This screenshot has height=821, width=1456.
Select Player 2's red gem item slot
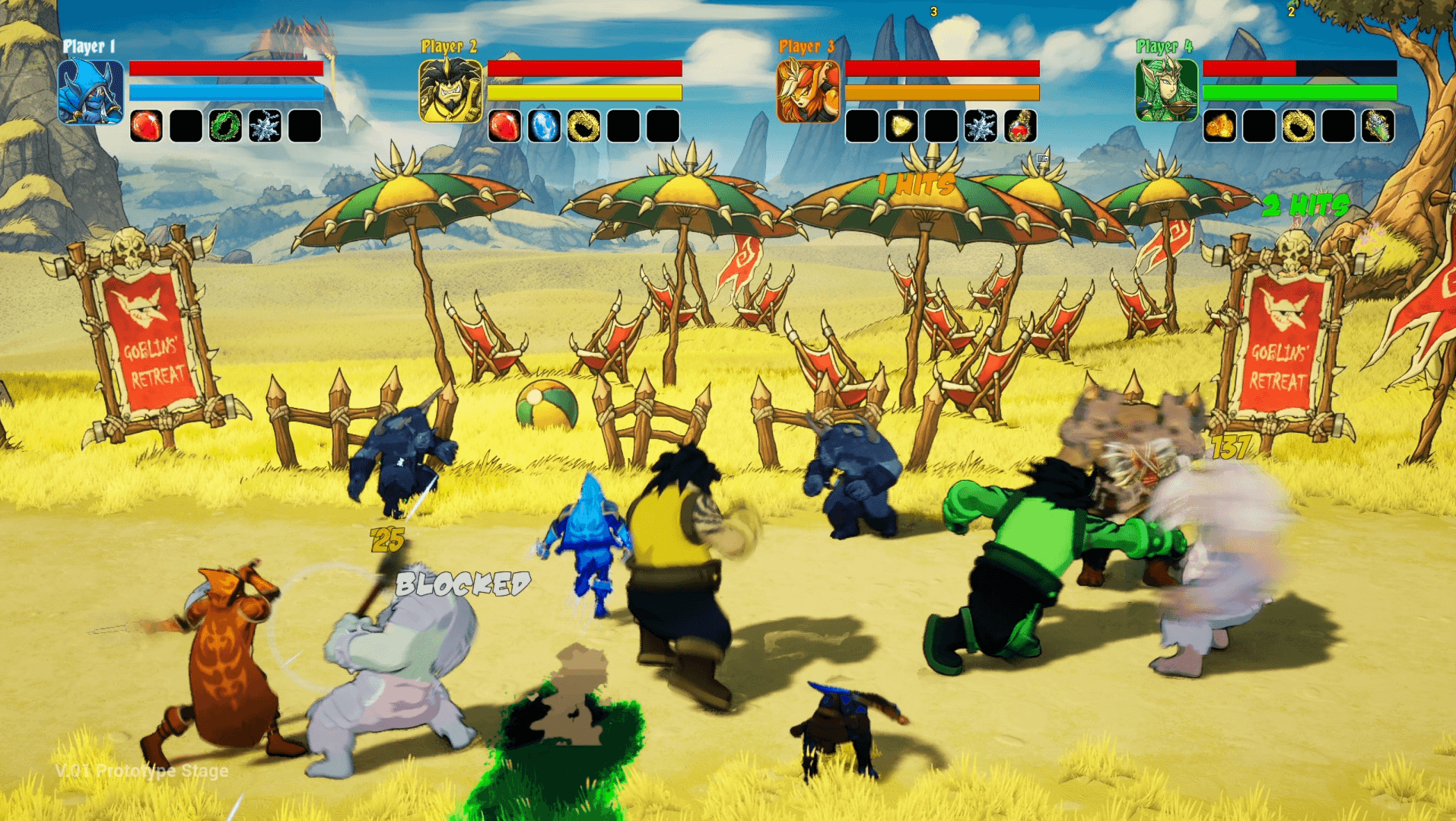pyautogui.click(x=504, y=126)
